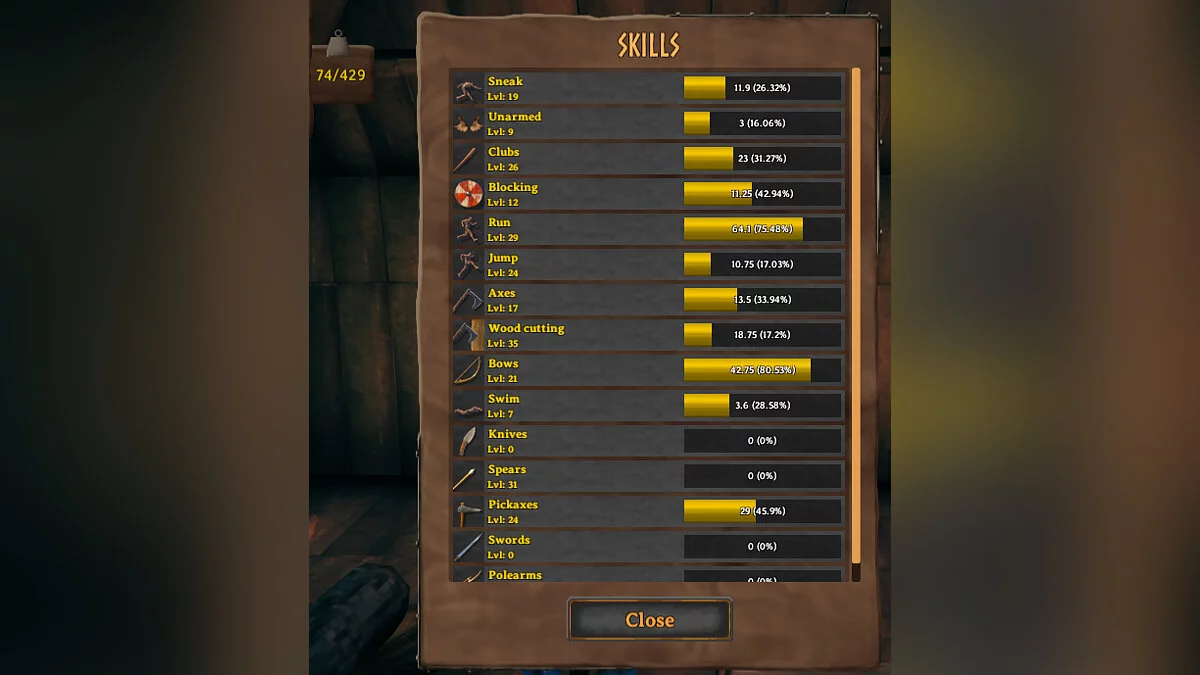Select the Blocking shield icon
This screenshot has height=675, width=1200.
point(468,194)
